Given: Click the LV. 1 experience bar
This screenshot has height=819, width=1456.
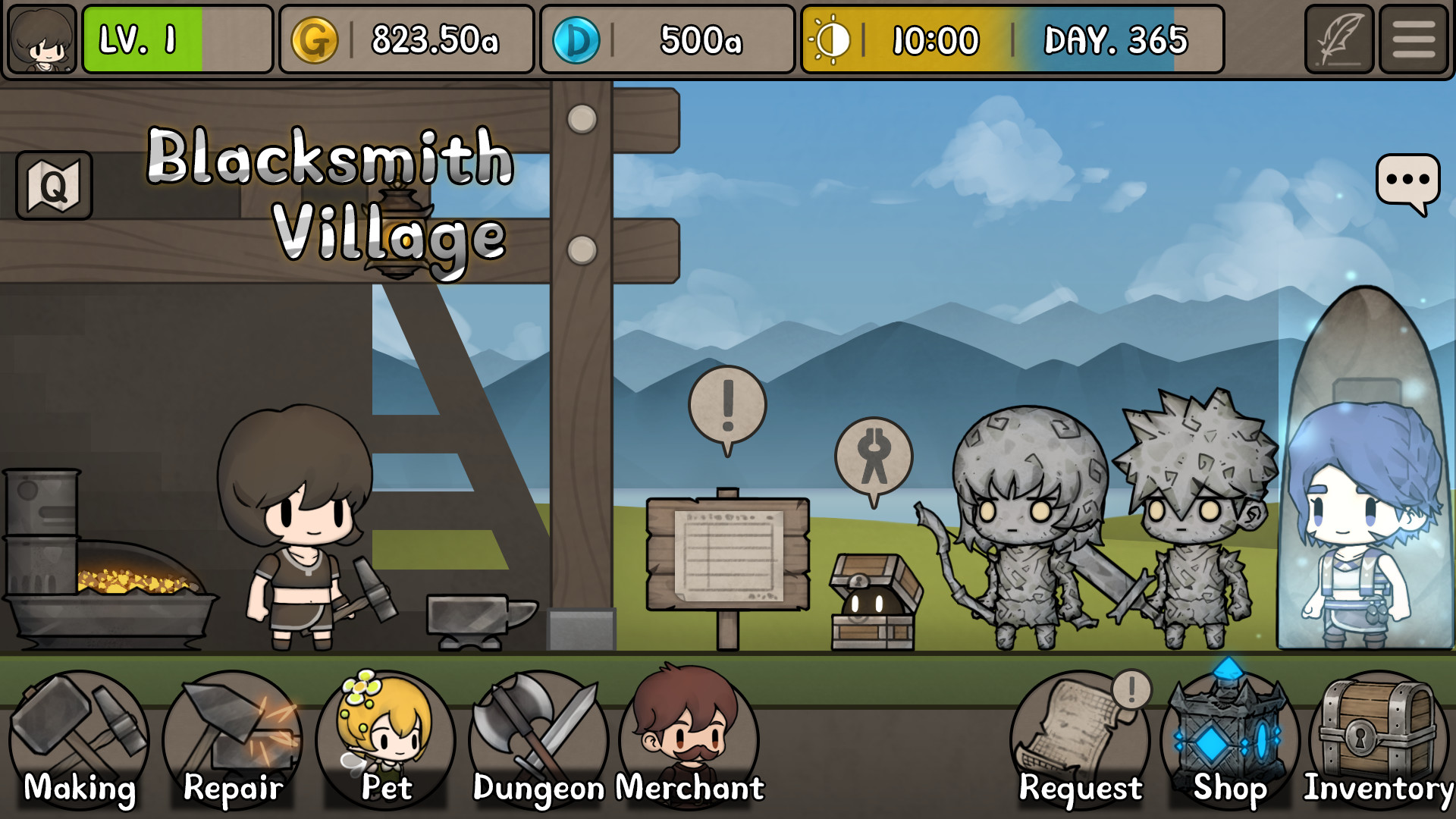Looking at the screenshot, I should (176, 39).
